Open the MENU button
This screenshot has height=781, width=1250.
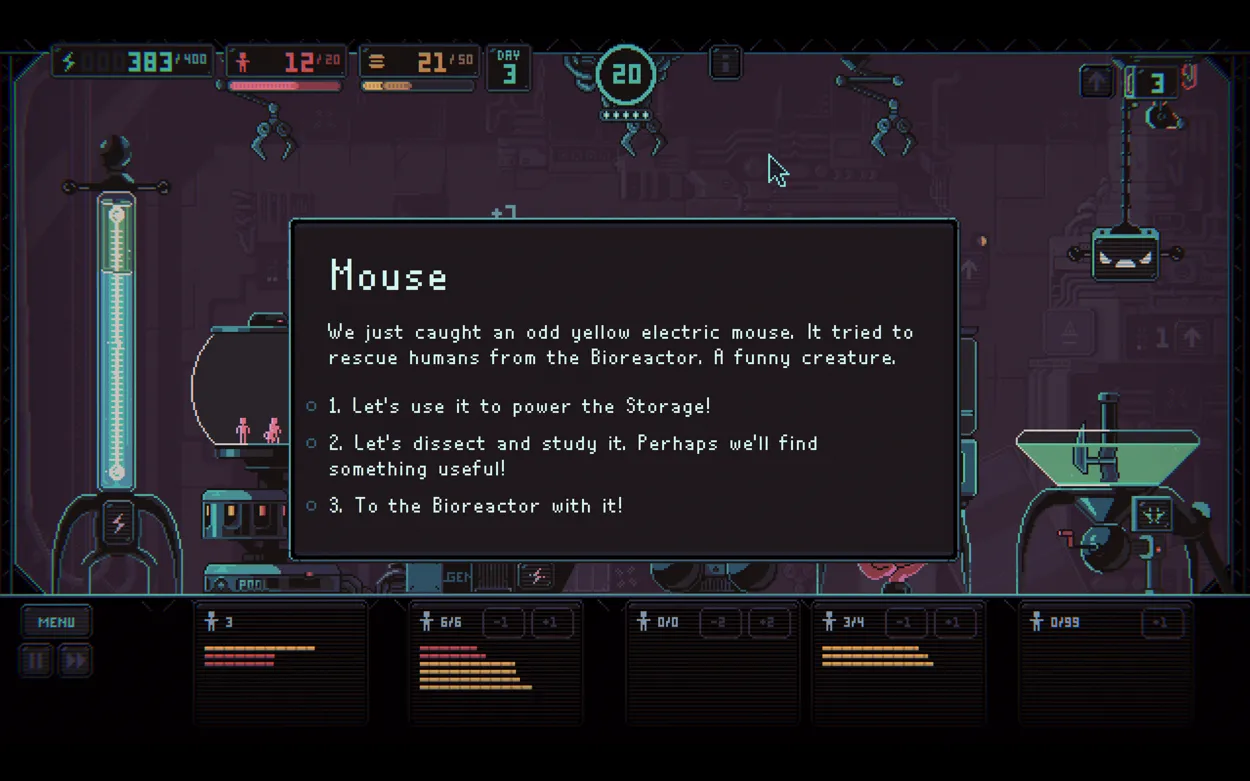(56, 622)
